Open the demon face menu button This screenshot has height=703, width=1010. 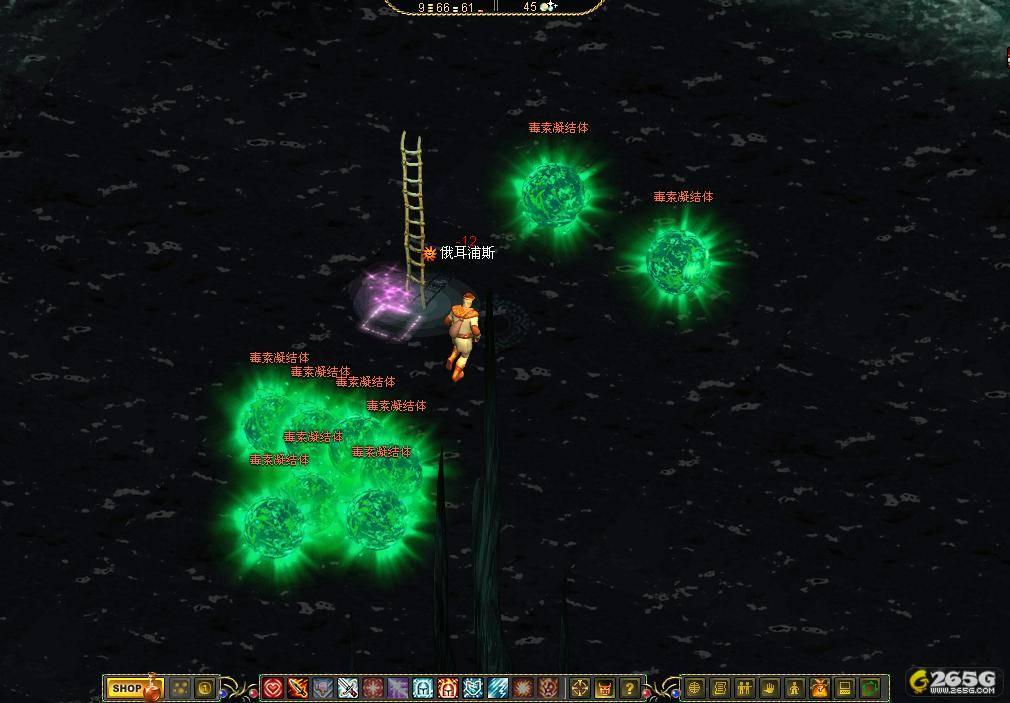point(605,688)
